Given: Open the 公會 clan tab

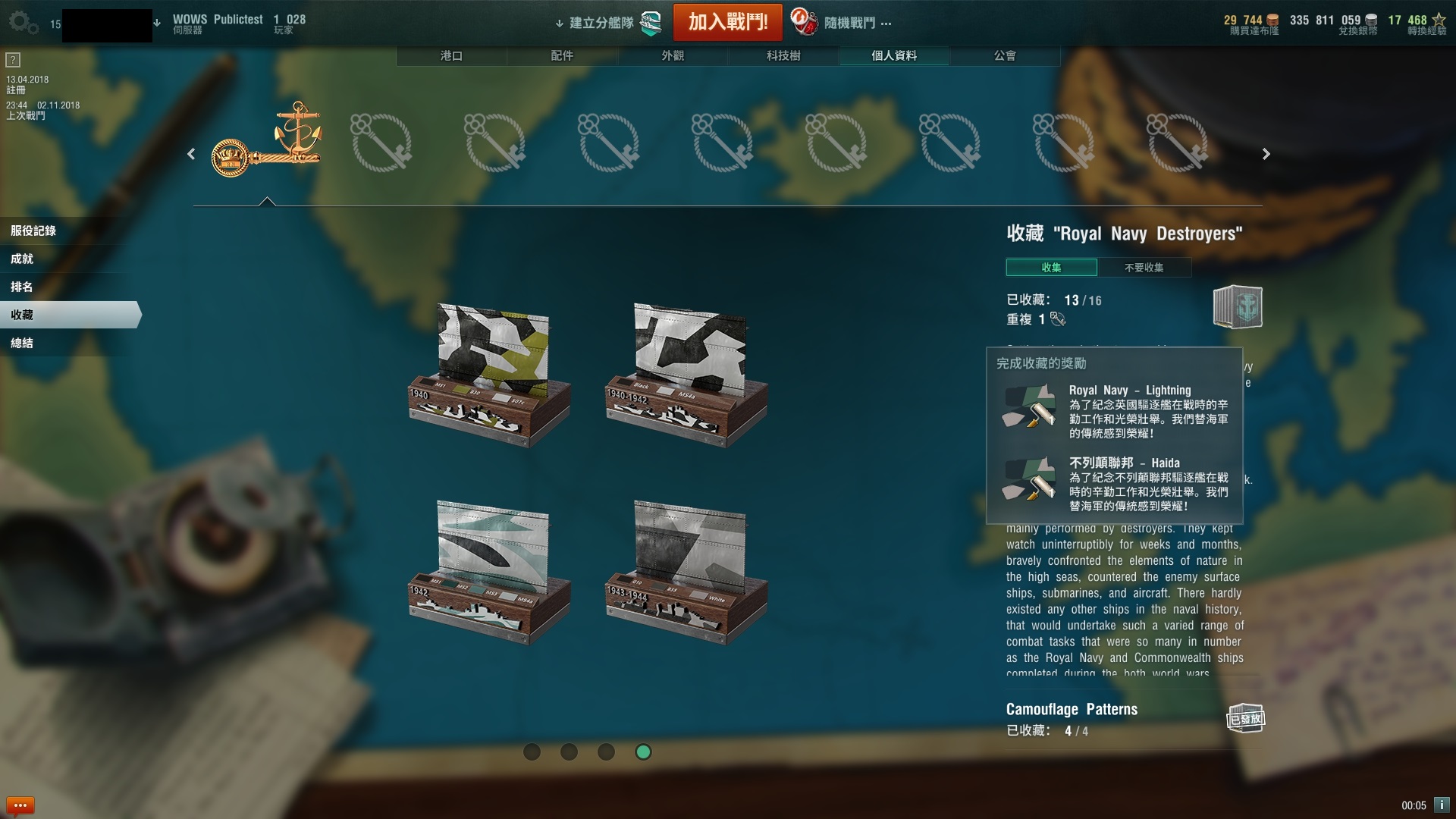Looking at the screenshot, I should (1005, 55).
